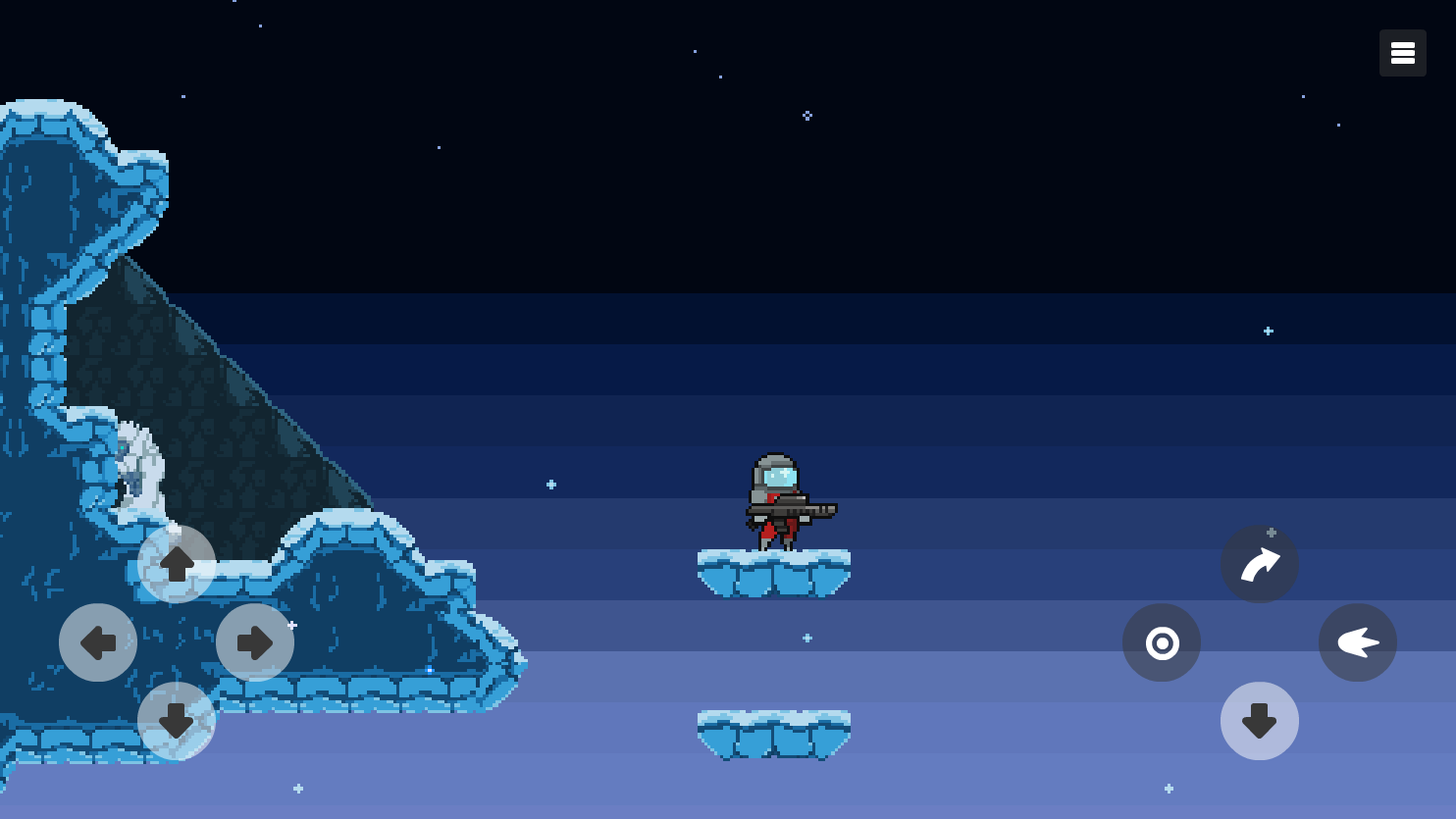Tap the throw-back action button
Screen dimensions: 1456x819
1358,642
